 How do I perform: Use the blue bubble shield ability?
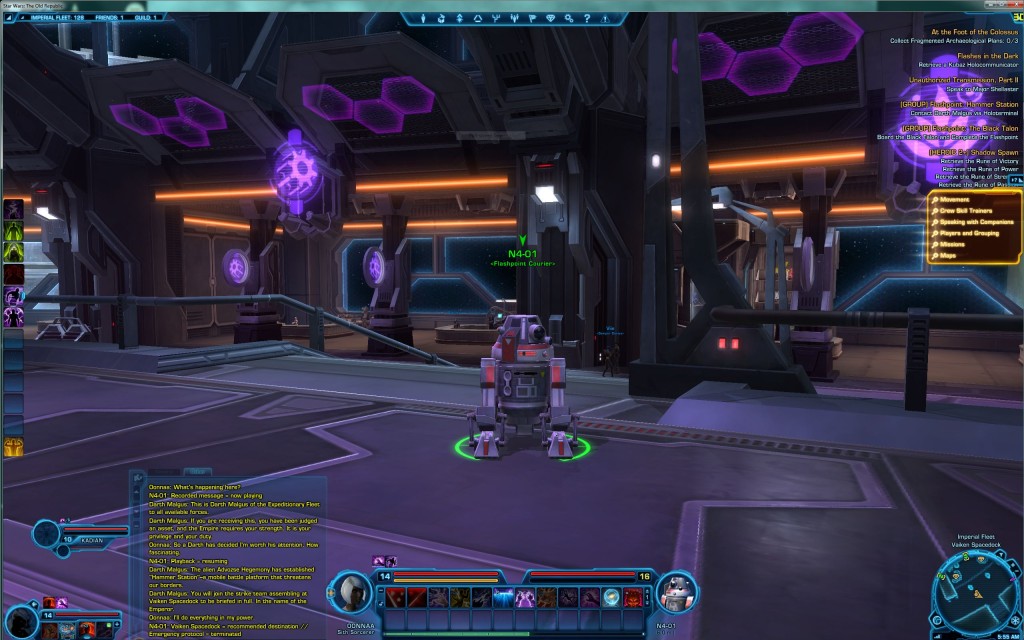pos(609,598)
